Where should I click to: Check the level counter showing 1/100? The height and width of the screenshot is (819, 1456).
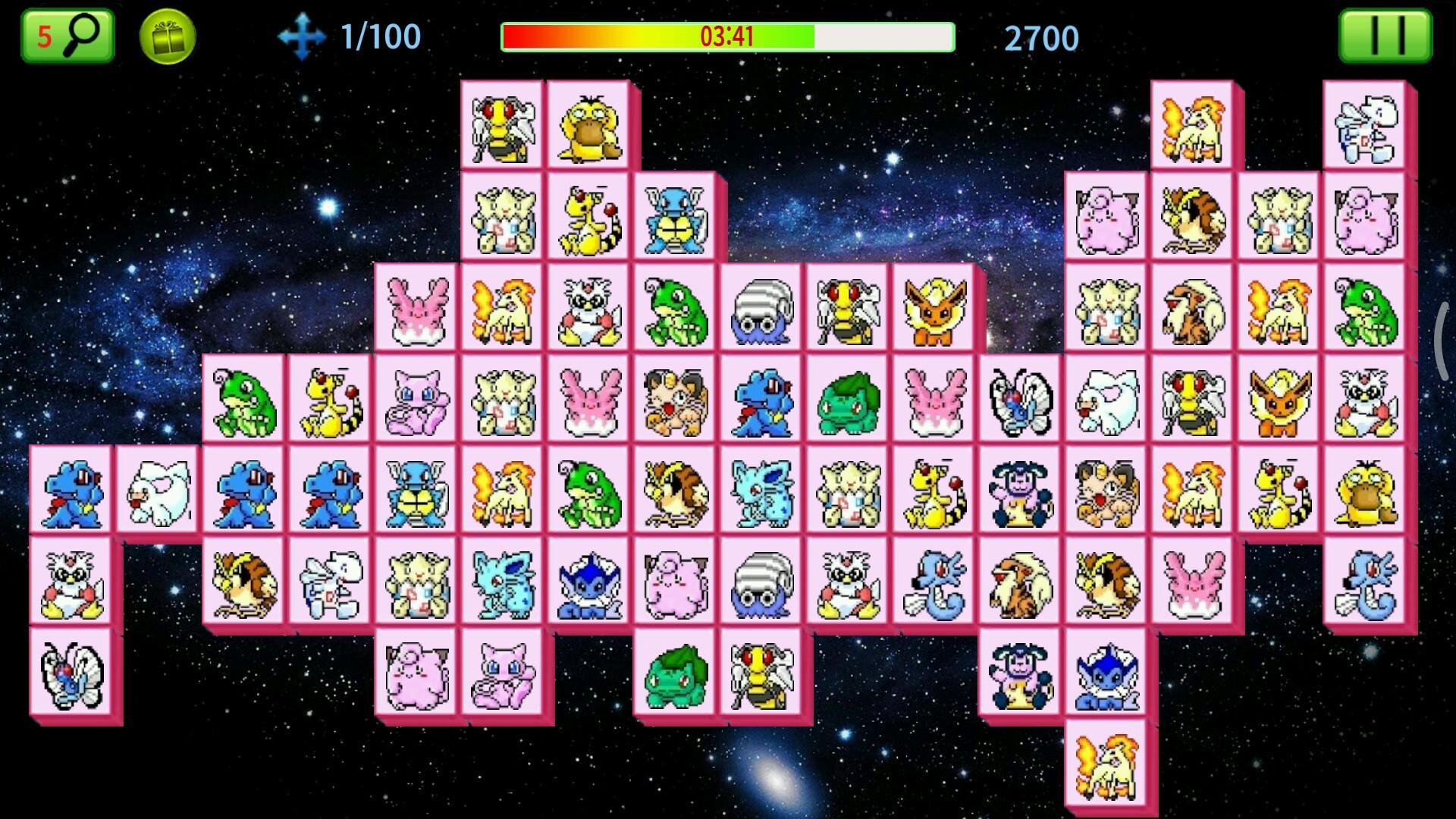[379, 36]
